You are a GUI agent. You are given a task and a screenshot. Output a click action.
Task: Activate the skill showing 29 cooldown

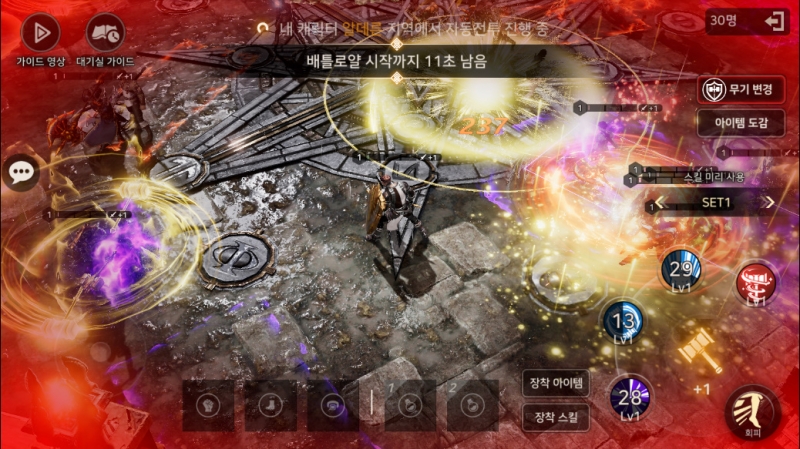click(681, 269)
